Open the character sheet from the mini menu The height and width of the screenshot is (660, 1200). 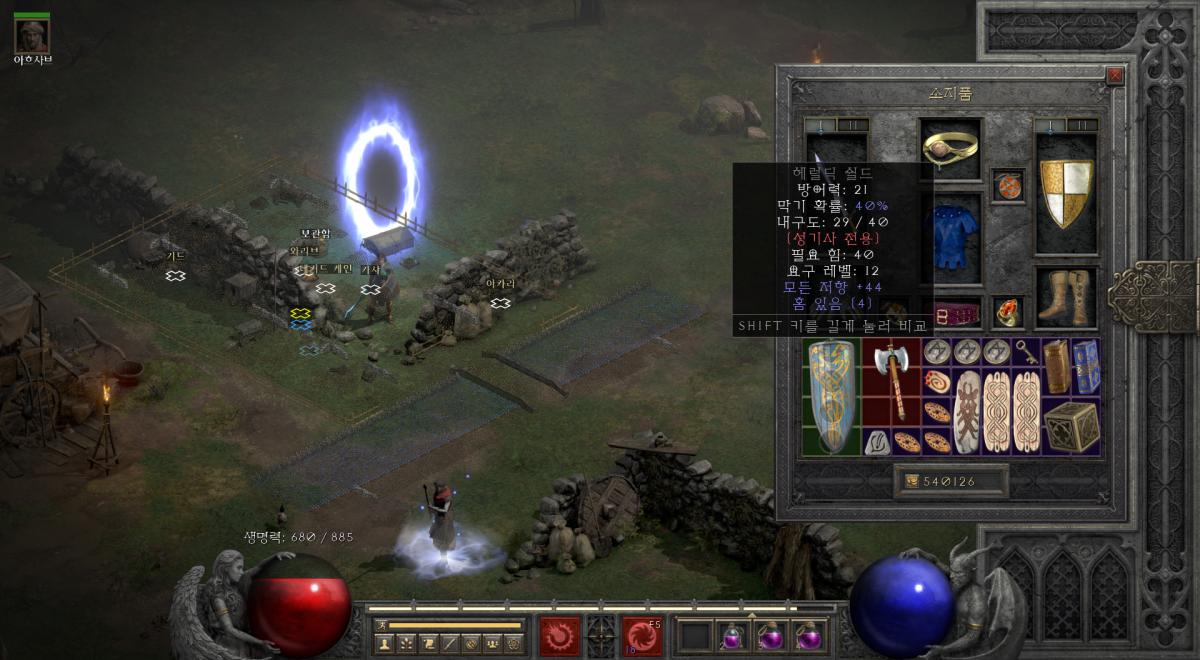[x=384, y=643]
